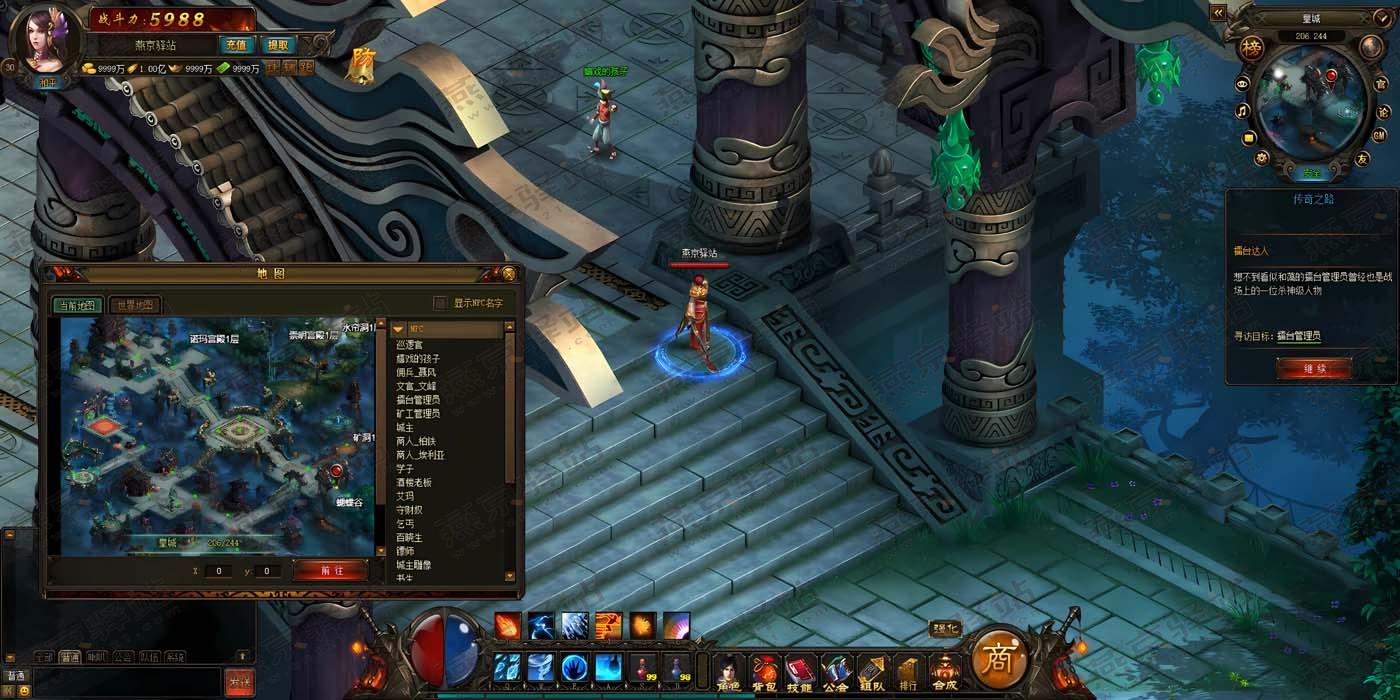Screen dimensions: 1400x700
Task: Close the map window
Action: 508,273
